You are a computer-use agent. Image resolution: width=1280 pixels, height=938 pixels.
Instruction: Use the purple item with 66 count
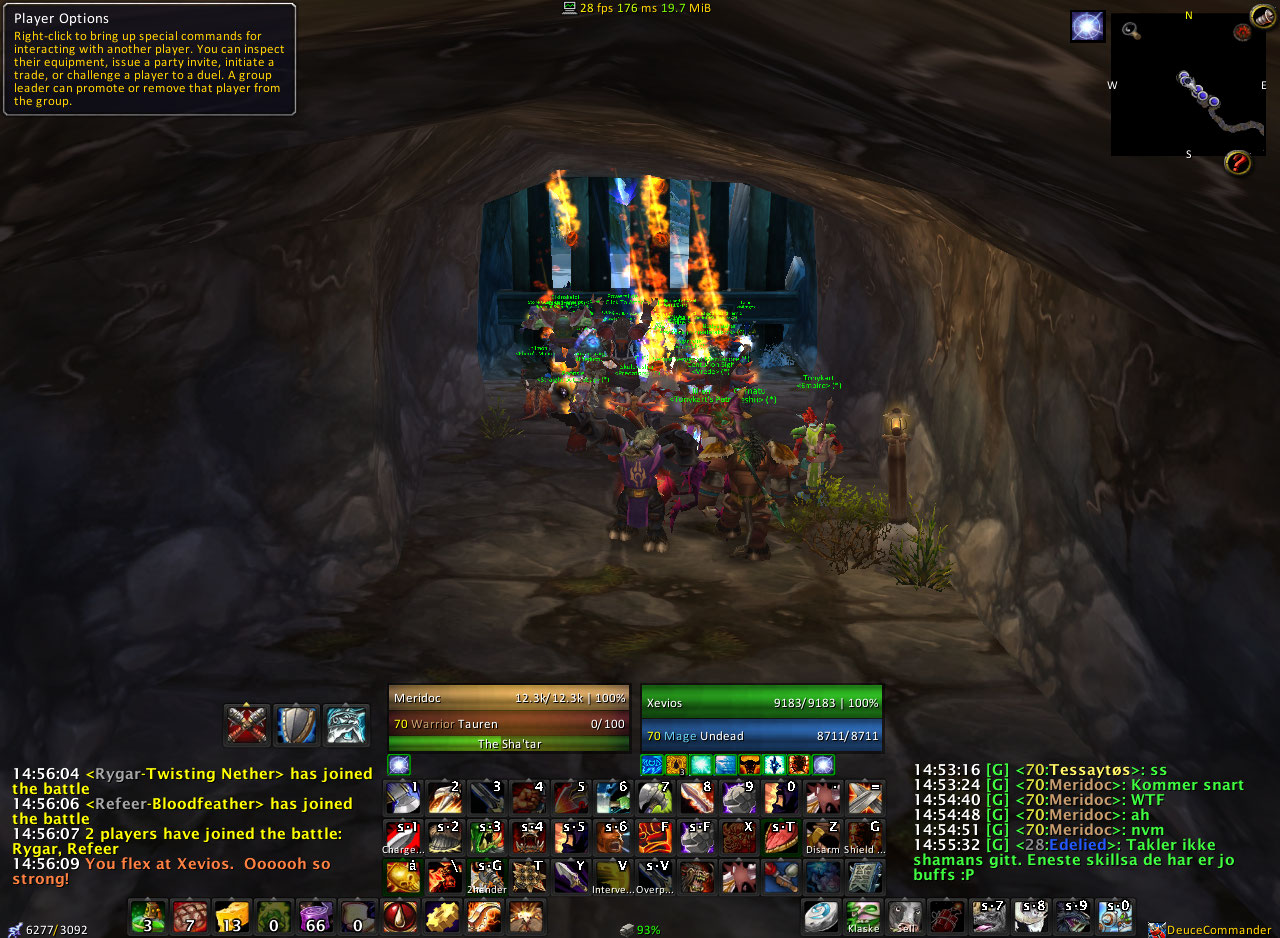(x=316, y=916)
